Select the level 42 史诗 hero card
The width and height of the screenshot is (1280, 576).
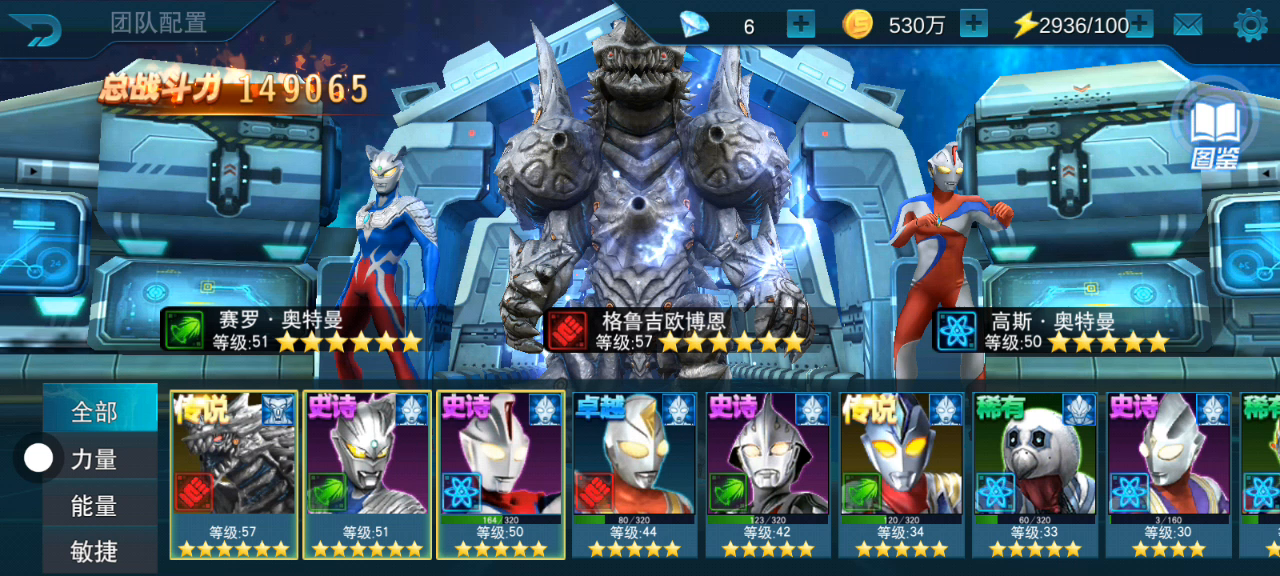769,474
